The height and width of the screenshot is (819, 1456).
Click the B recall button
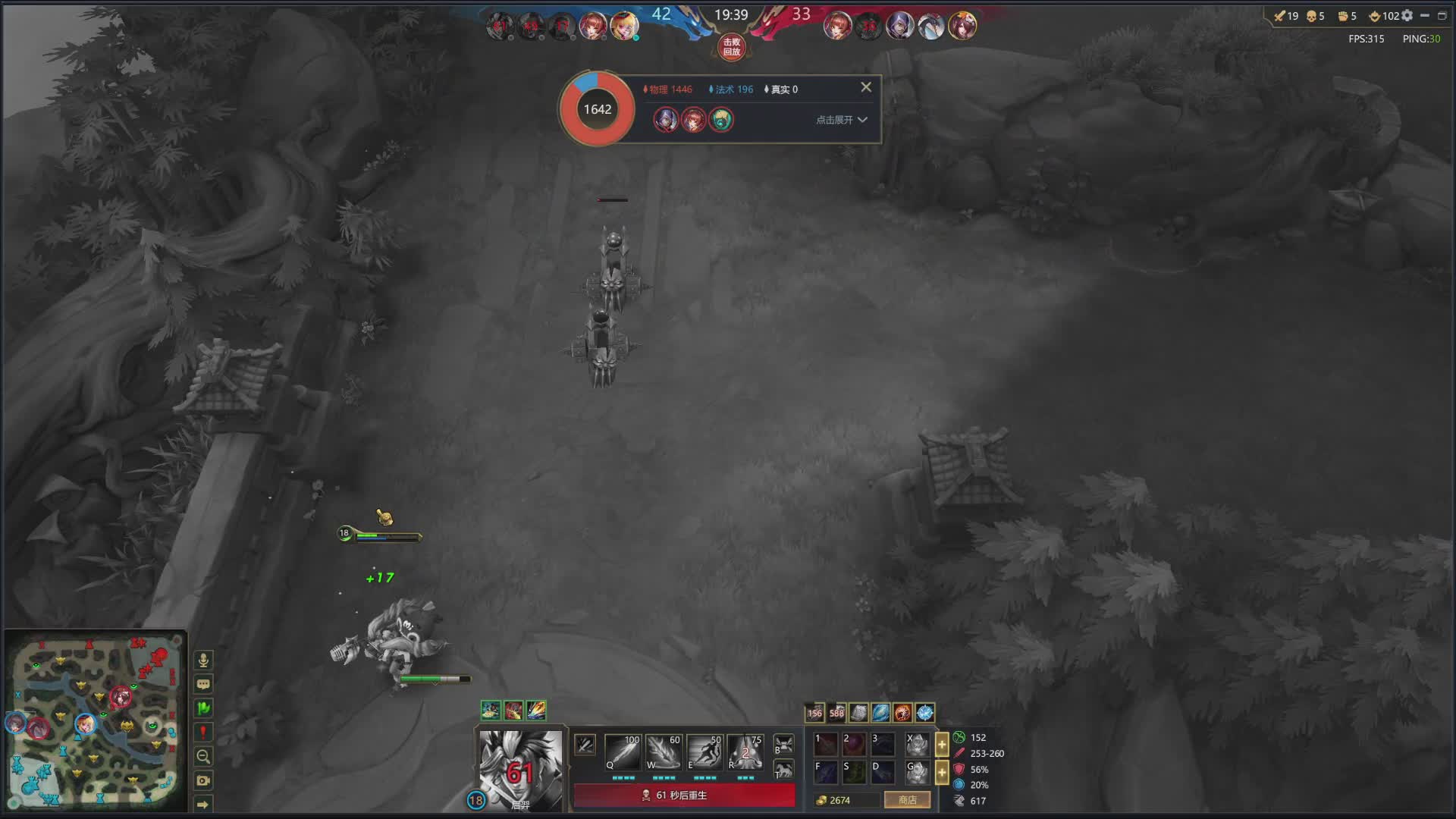coord(783,744)
